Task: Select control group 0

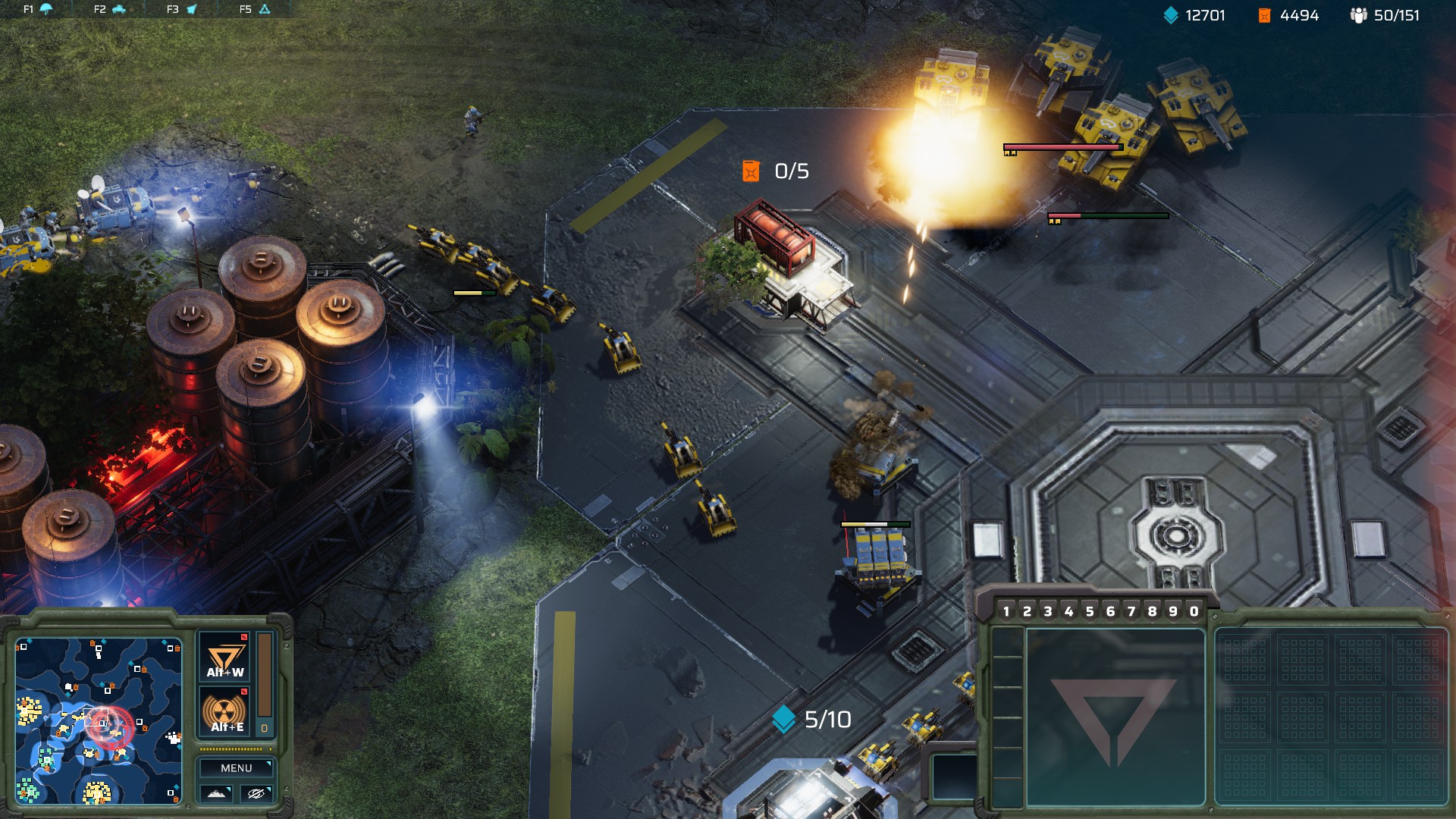Action: point(1194,611)
